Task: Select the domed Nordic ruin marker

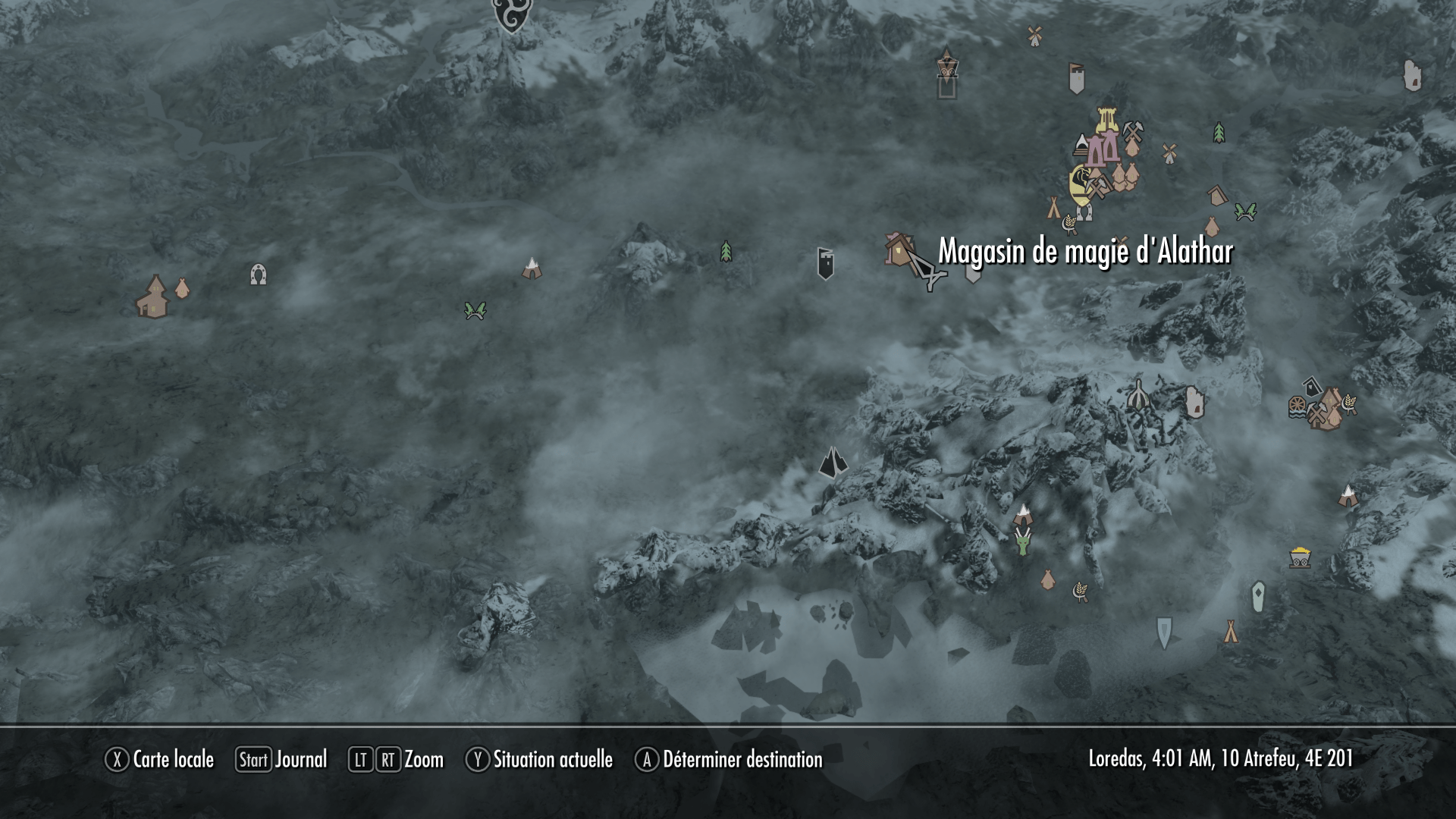Action: (1137, 394)
